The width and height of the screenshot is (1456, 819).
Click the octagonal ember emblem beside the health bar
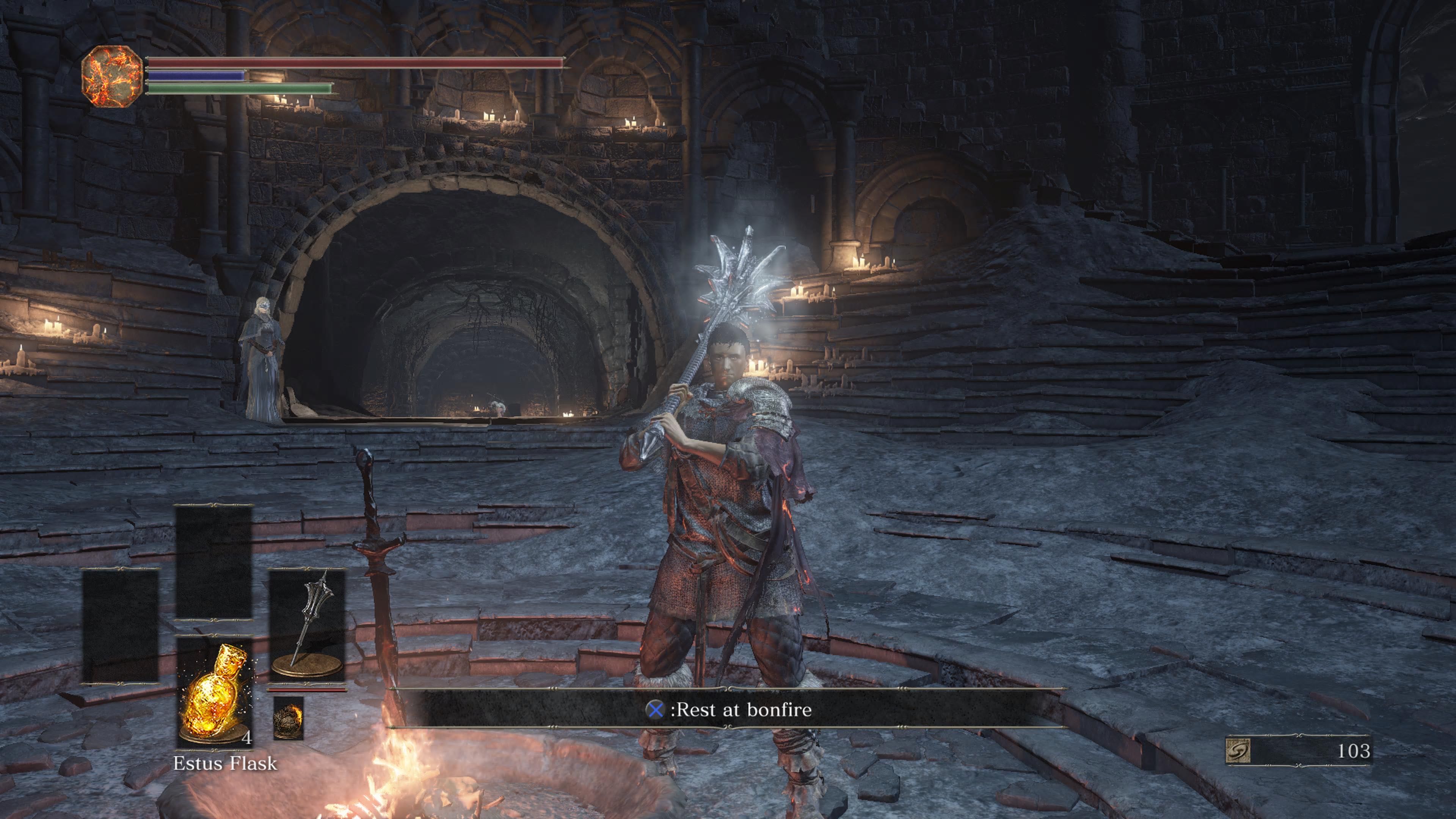[112, 76]
